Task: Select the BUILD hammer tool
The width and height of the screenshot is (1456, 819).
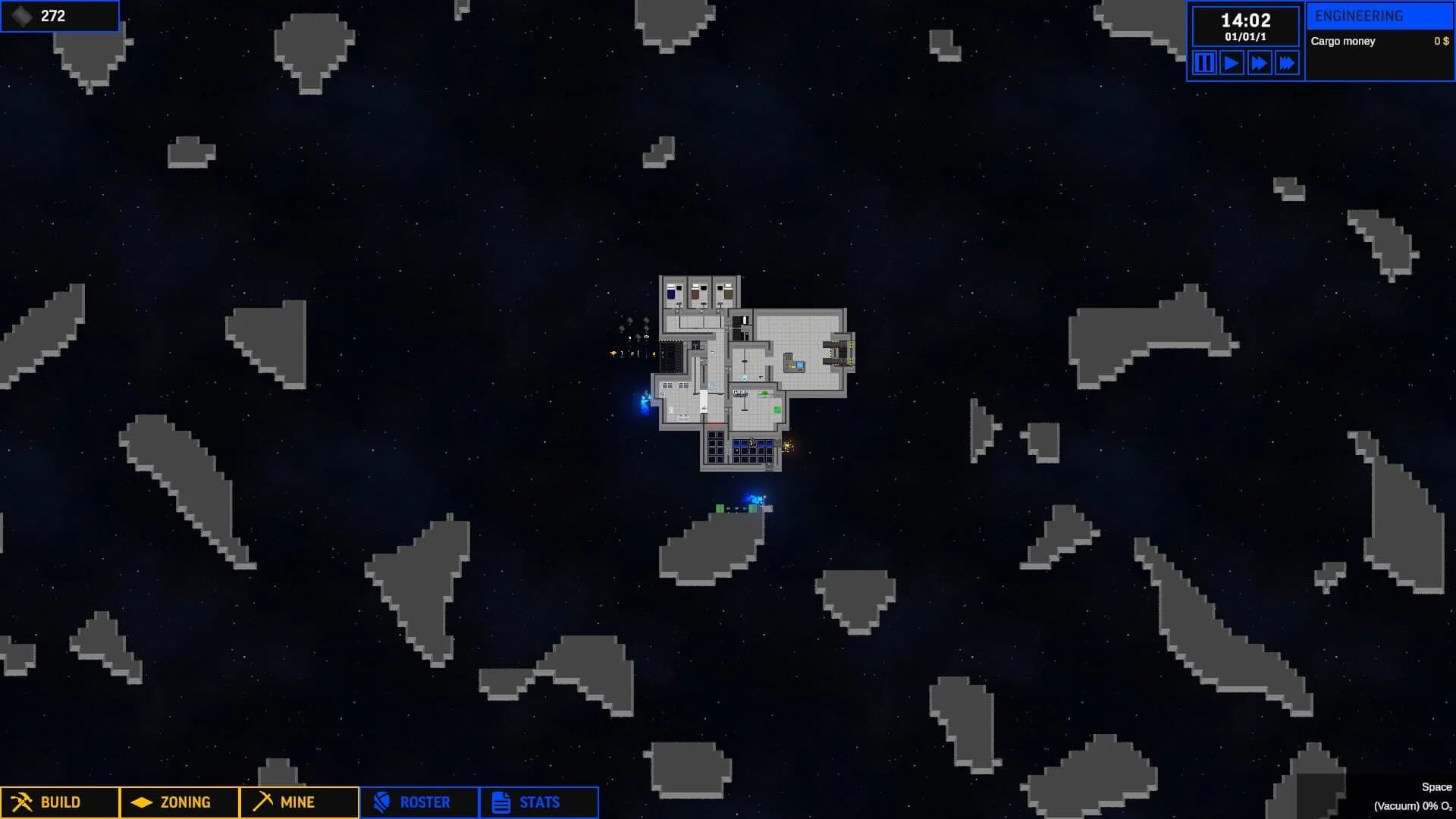Action: (x=57, y=802)
